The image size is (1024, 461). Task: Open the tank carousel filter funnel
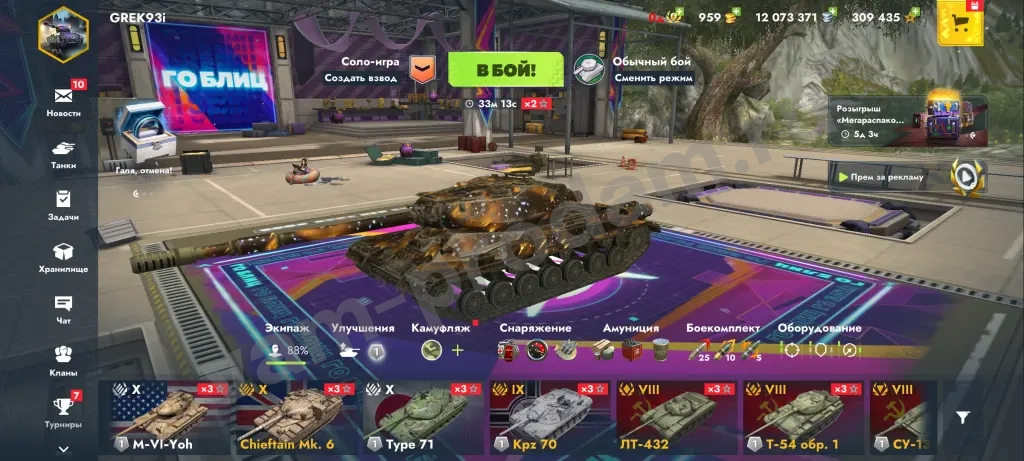pyautogui.click(x=963, y=419)
